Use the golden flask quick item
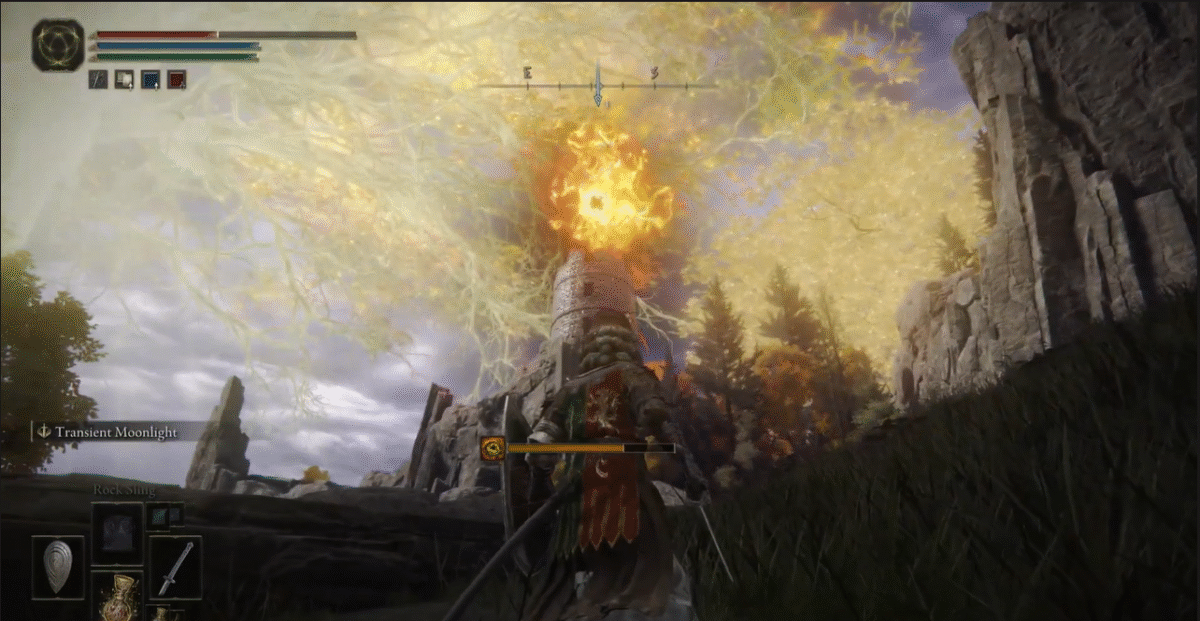 [x=119, y=596]
